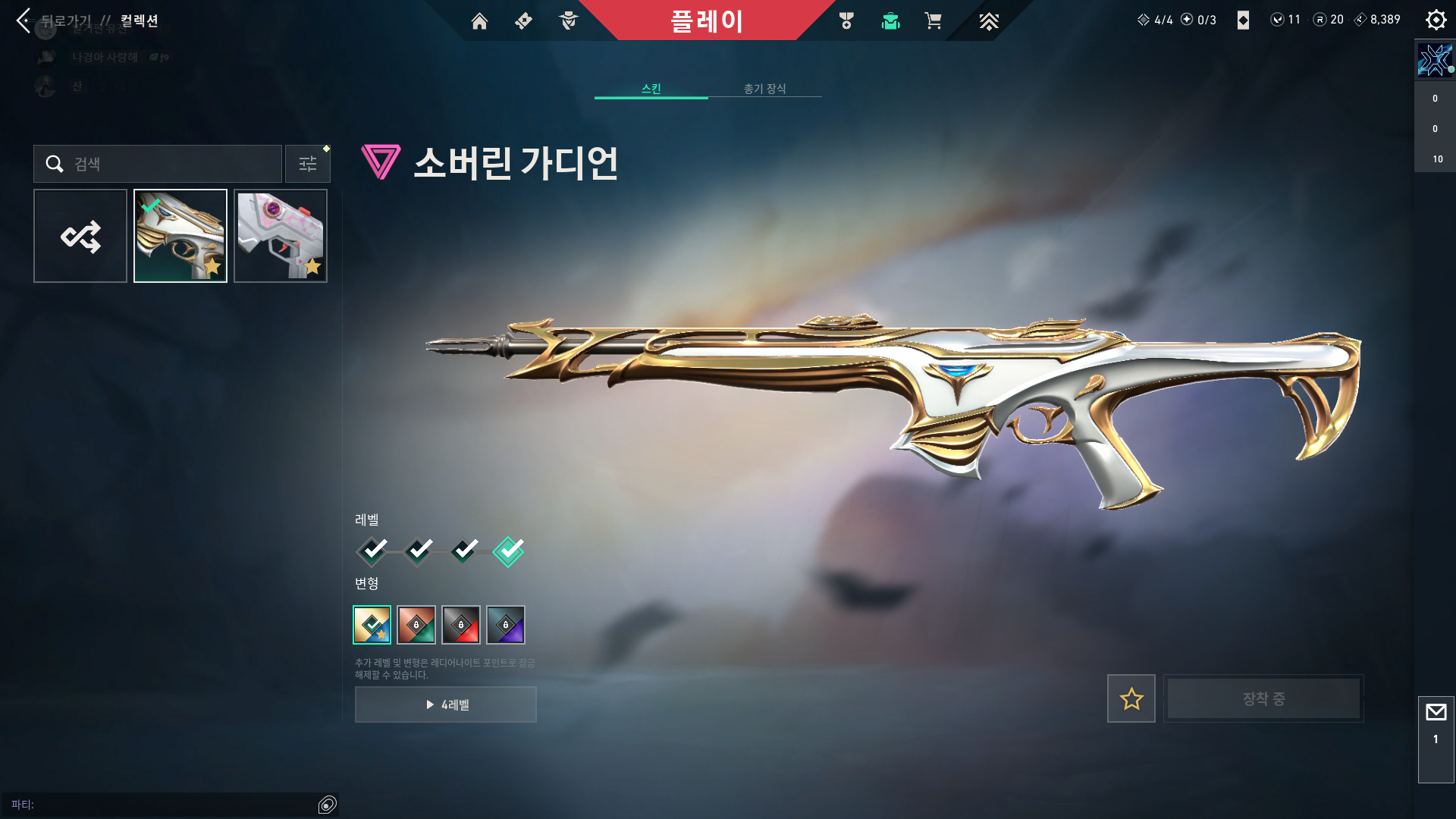The width and height of the screenshot is (1456, 819).
Task: Open the home screen icon
Action: click(x=479, y=21)
